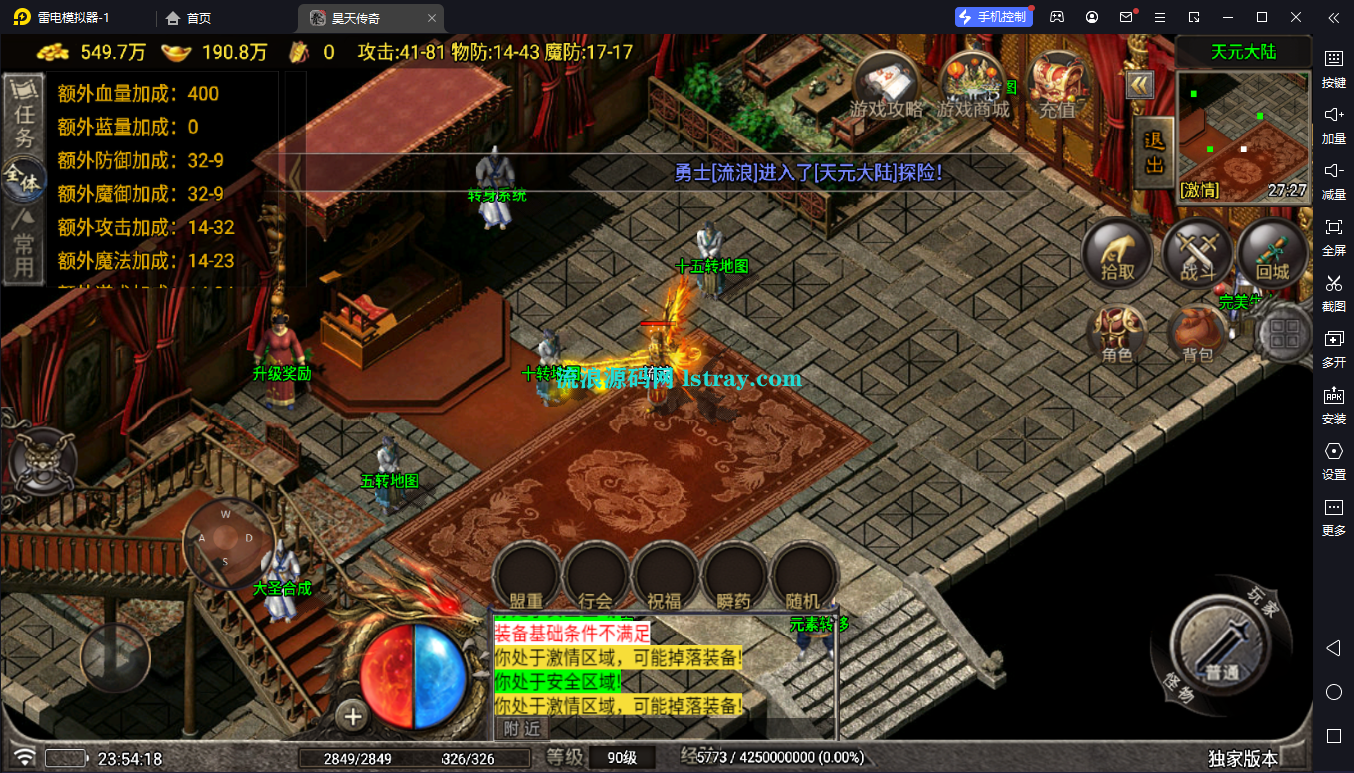
Task: Open the 充值 recharge chest
Action: 1057,85
